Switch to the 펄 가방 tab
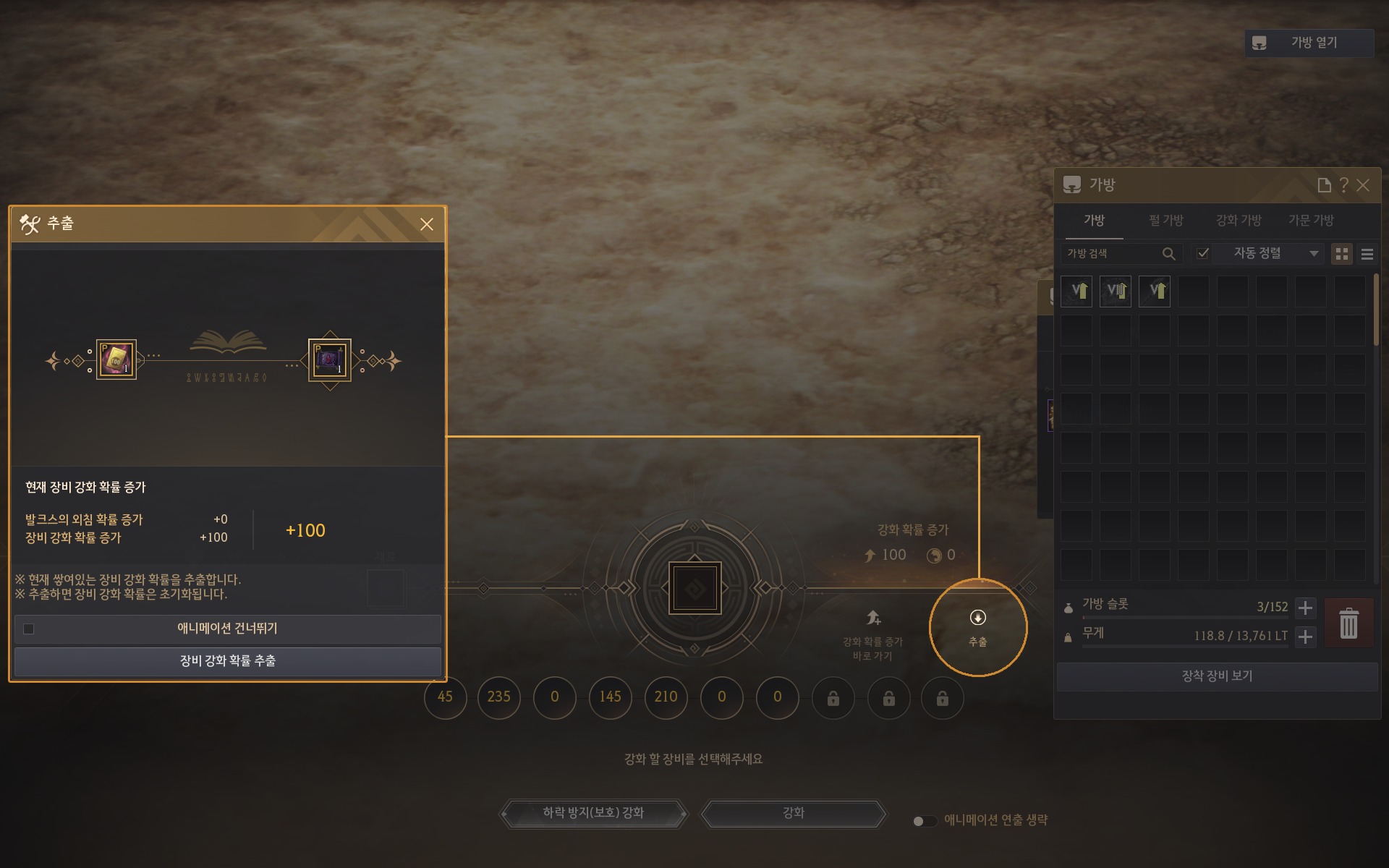The height and width of the screenshot is (868, 1389). coord(1165,221)
